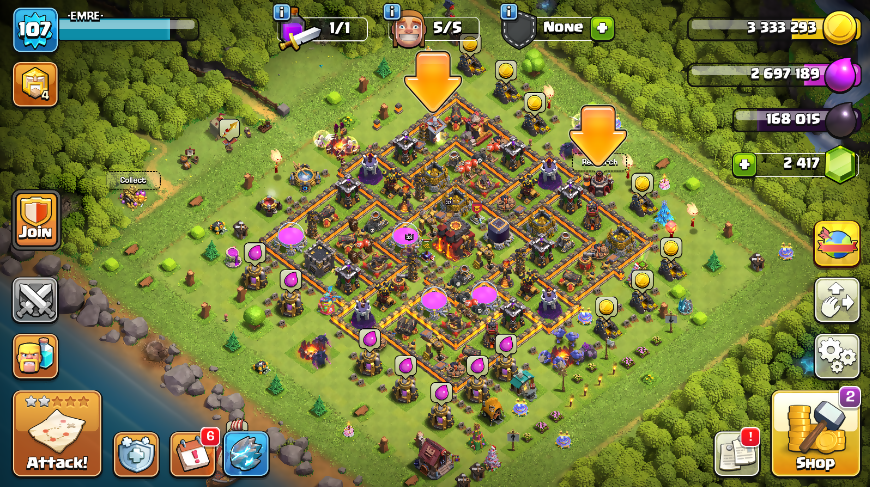Show info for the builder count
Viewport: 870px width, 487px height.
click(396, 12)
